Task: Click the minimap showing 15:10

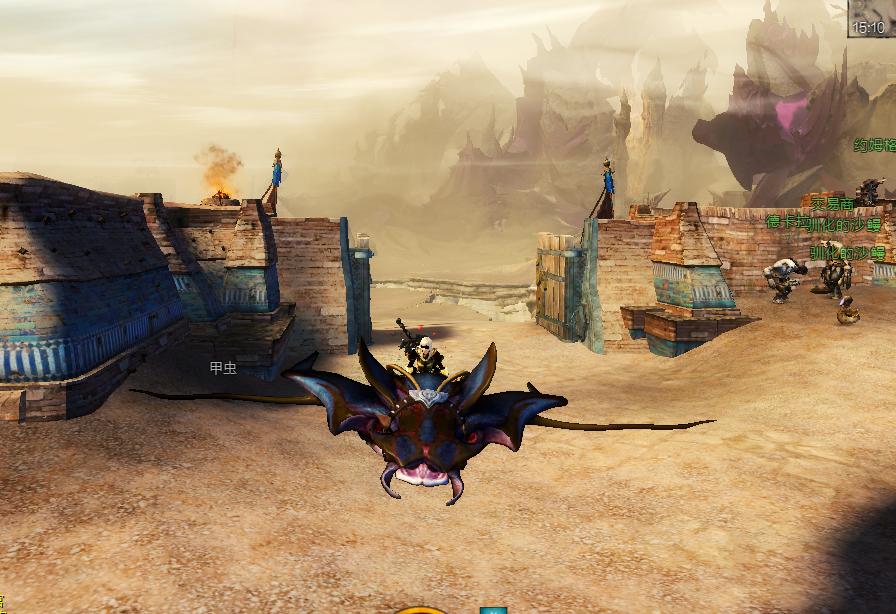Action: point(871,17)
